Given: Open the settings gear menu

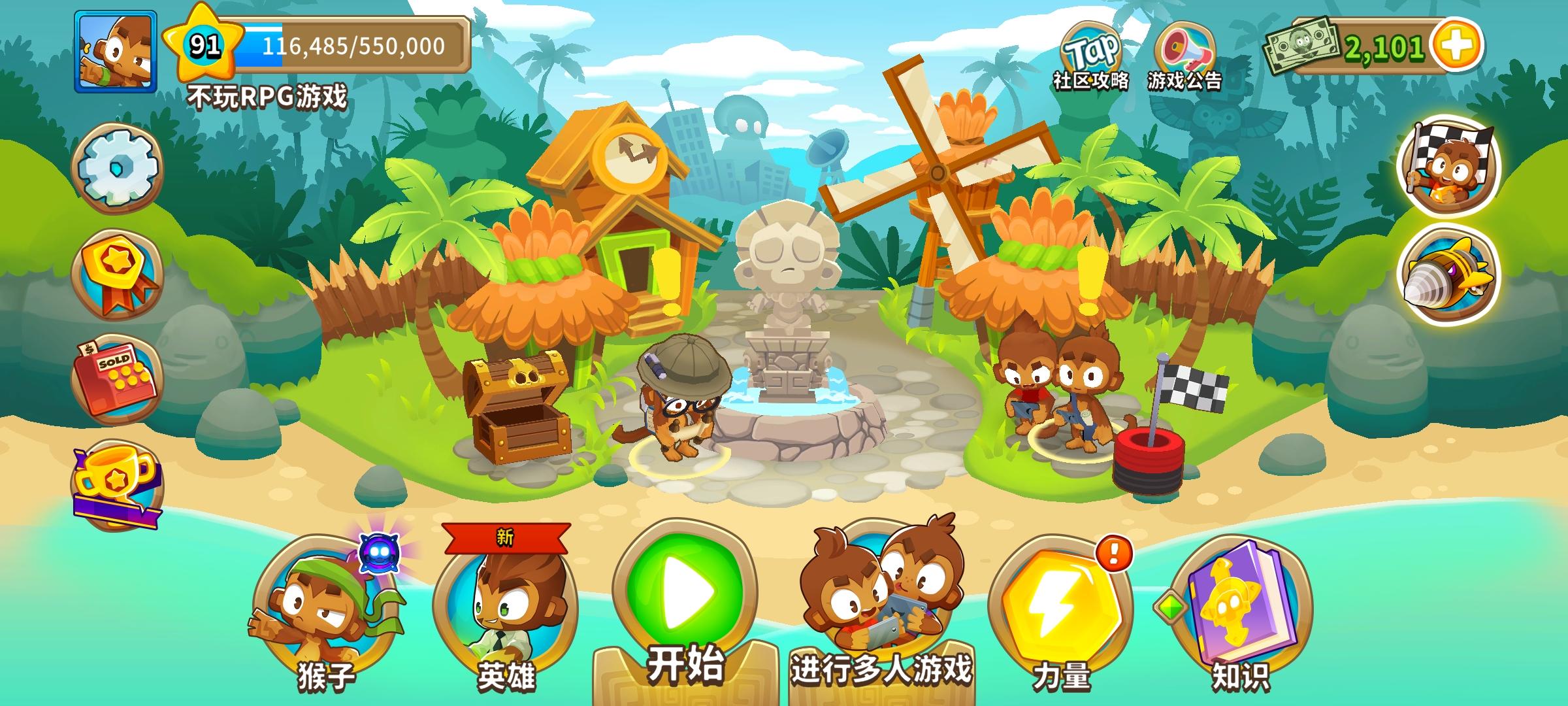Looking at the screenshot, I should point(119,169).
